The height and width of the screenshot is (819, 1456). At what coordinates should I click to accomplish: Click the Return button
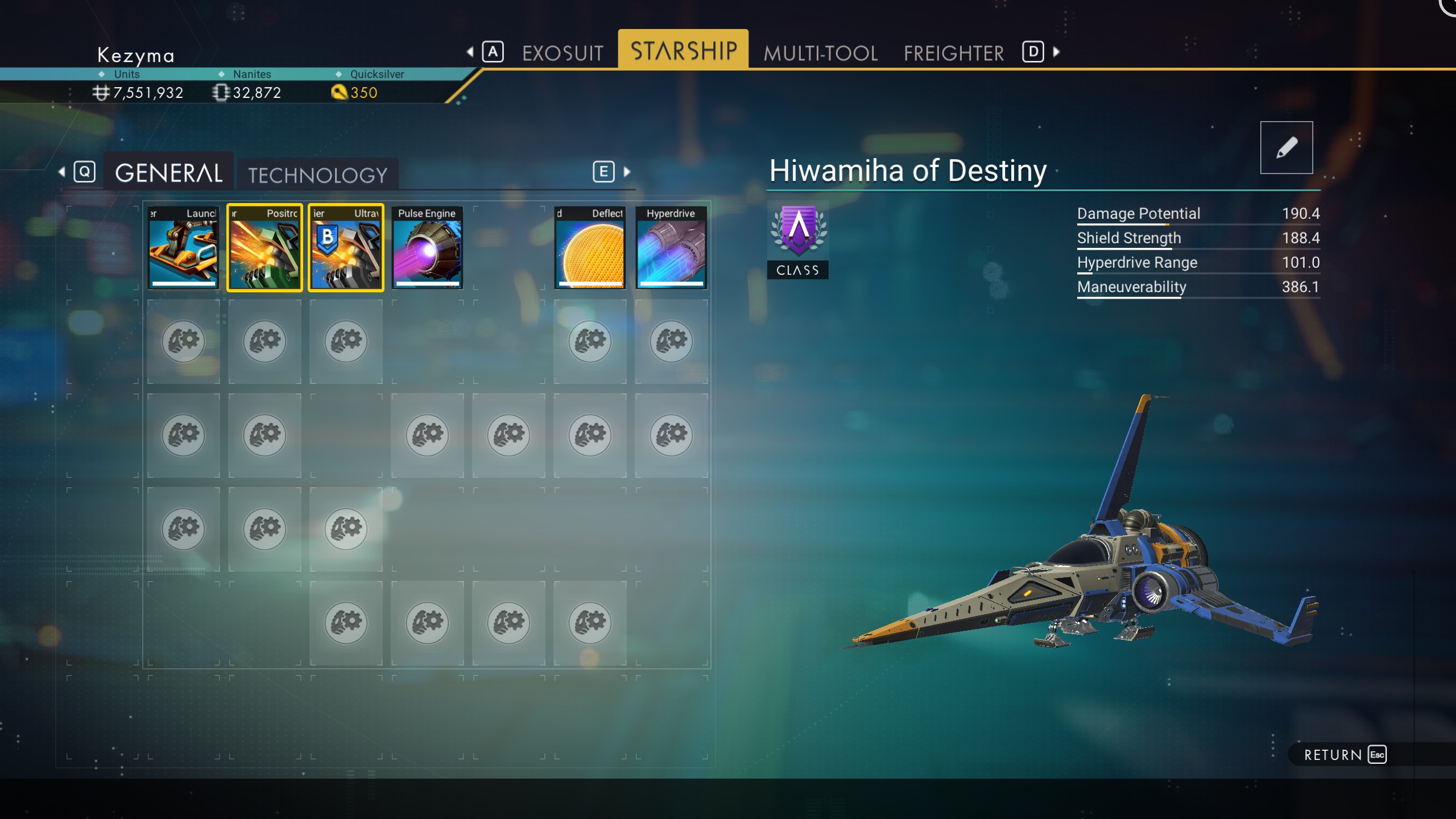1345,755
